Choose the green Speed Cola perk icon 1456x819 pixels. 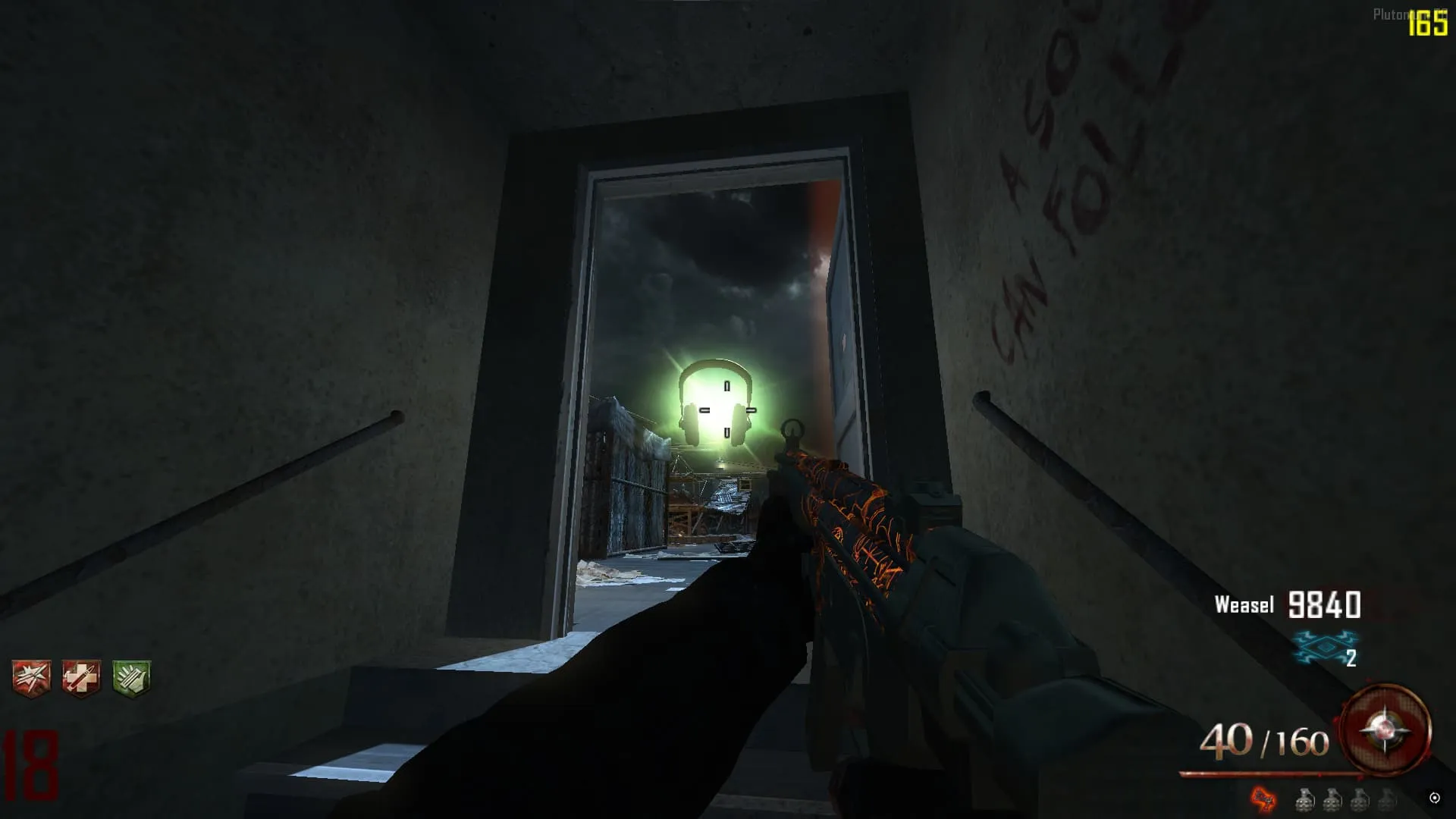click(131, 677)
